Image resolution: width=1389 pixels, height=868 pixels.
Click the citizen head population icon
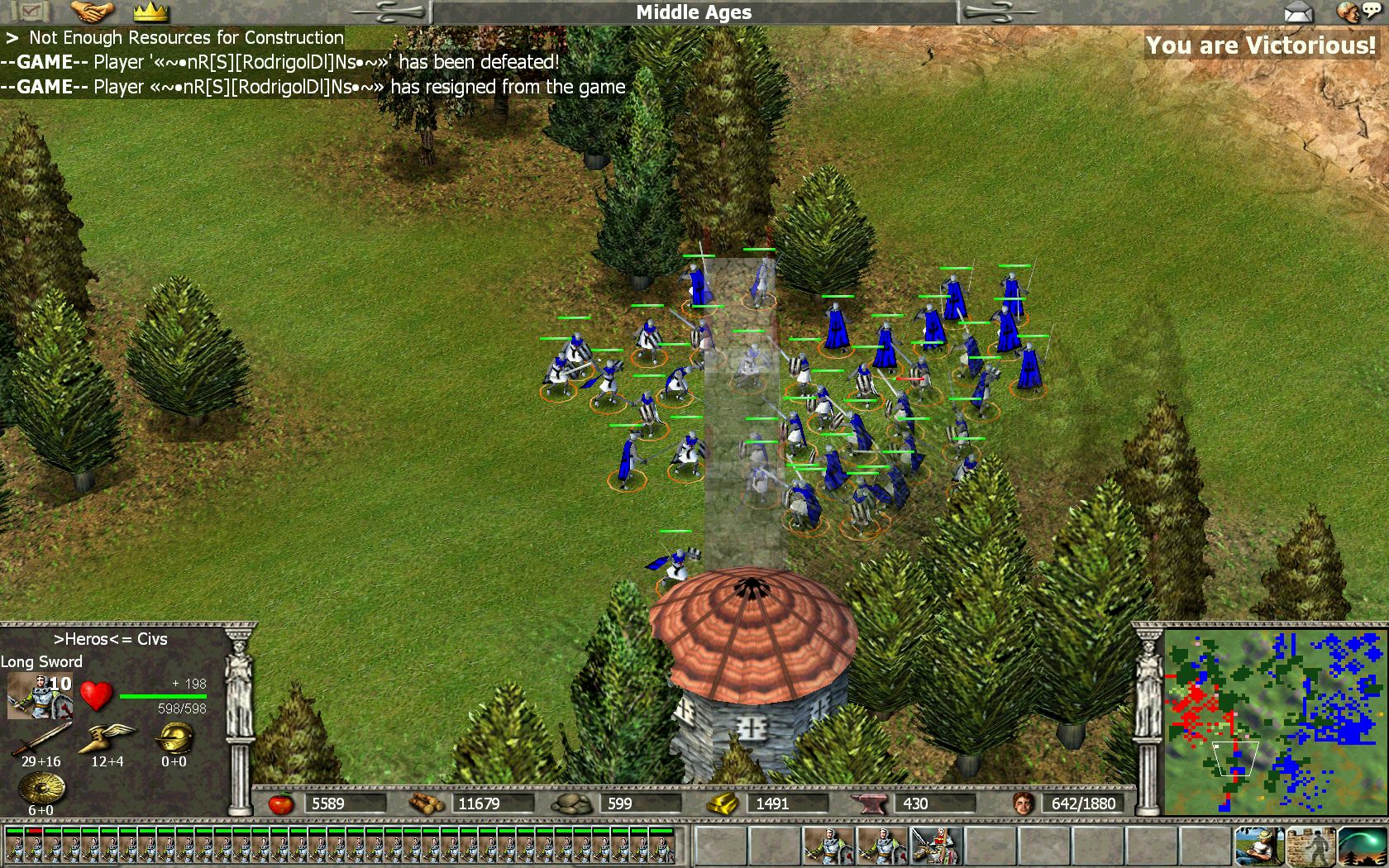[1024, 803]
